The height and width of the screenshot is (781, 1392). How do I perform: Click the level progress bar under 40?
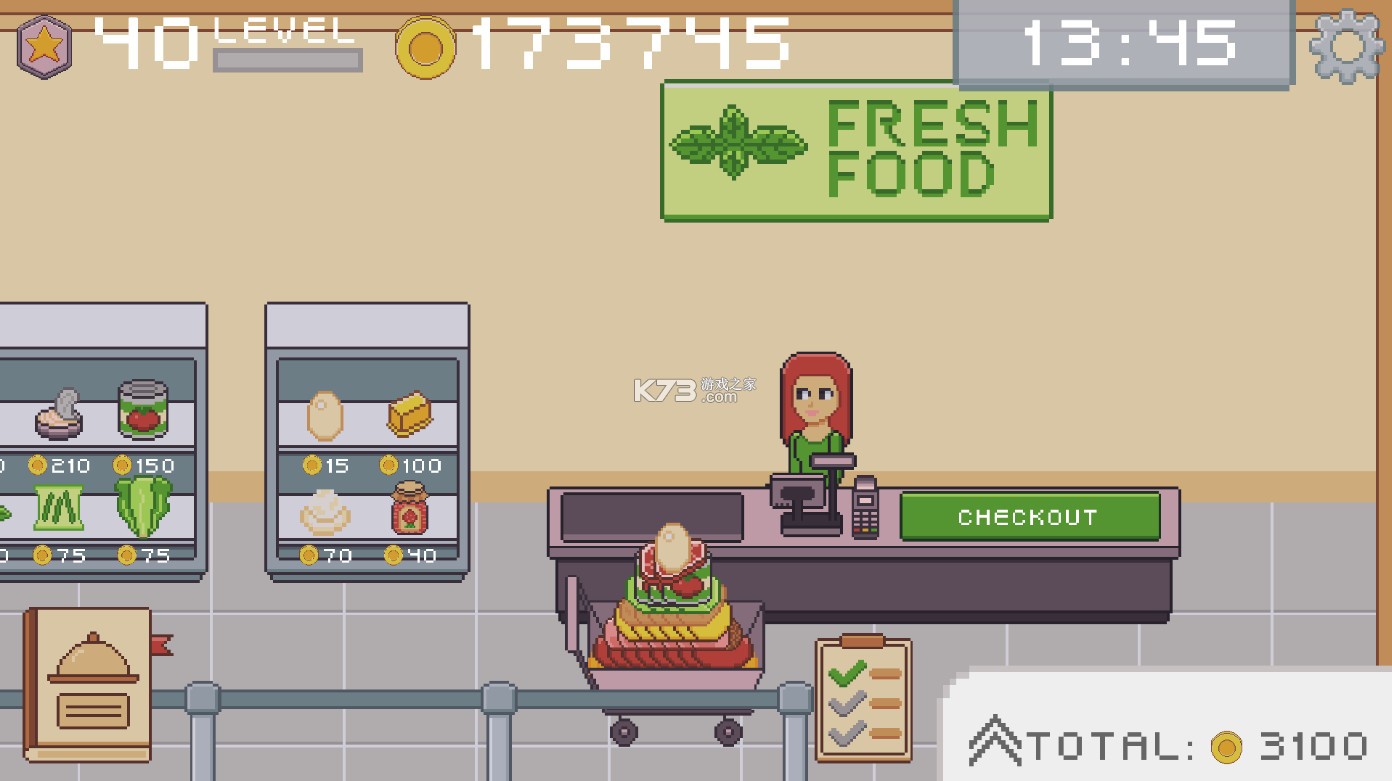tap(286, 59)
